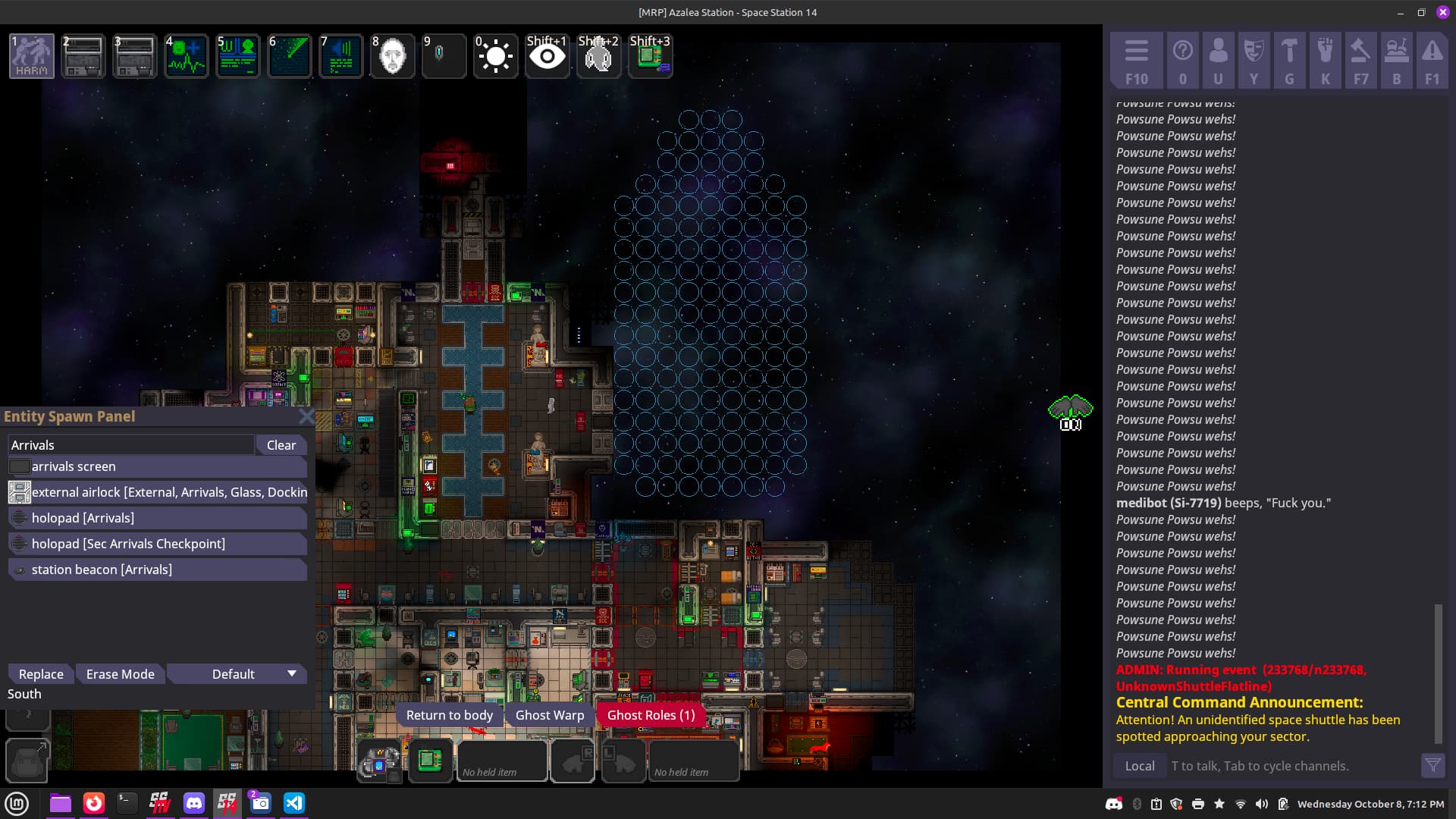Click the sun light toggle action
The width and height of the screenshot is (1456, 819).
tap(495, 56)
